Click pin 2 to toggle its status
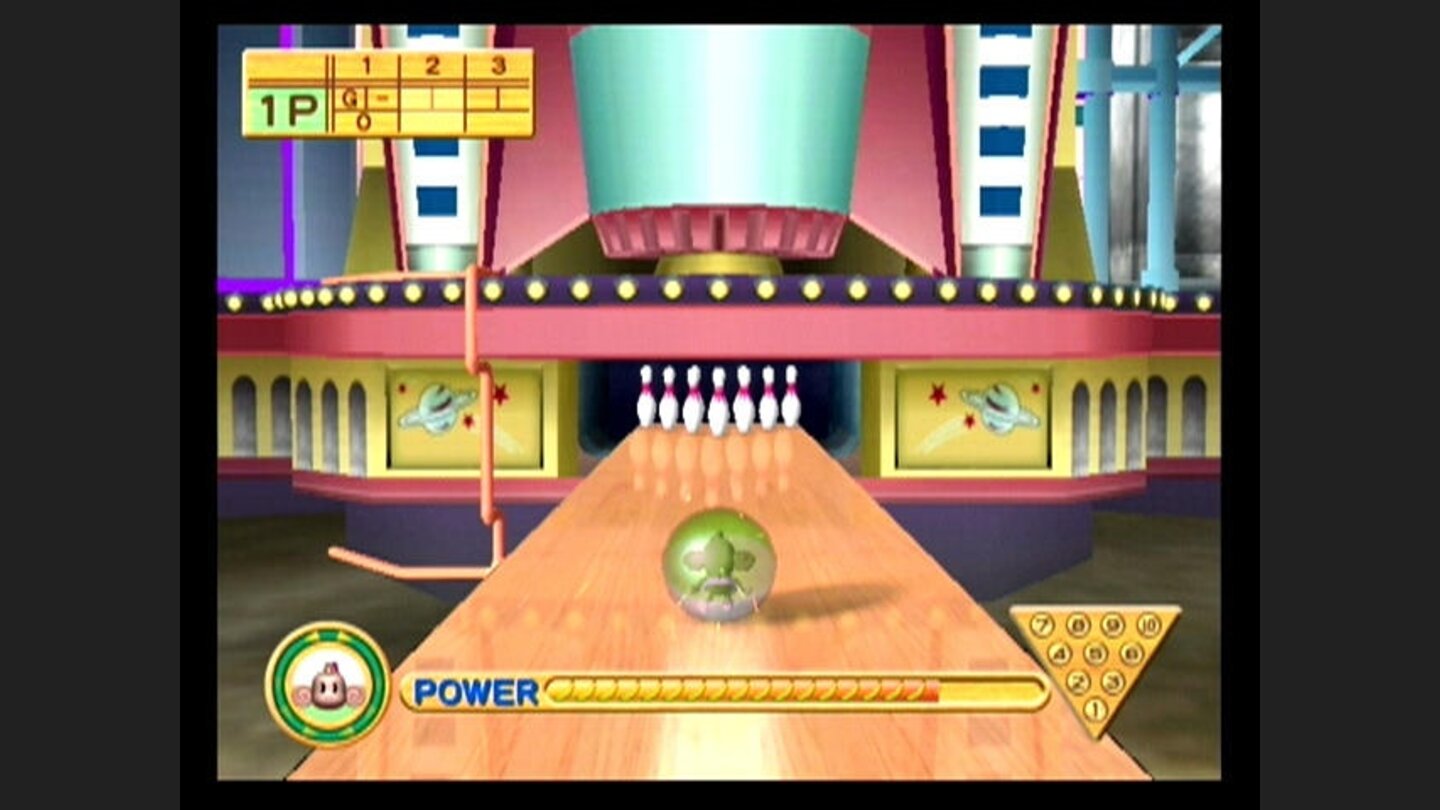The width and height of the screenshot is (1440, 810). 1077,681
